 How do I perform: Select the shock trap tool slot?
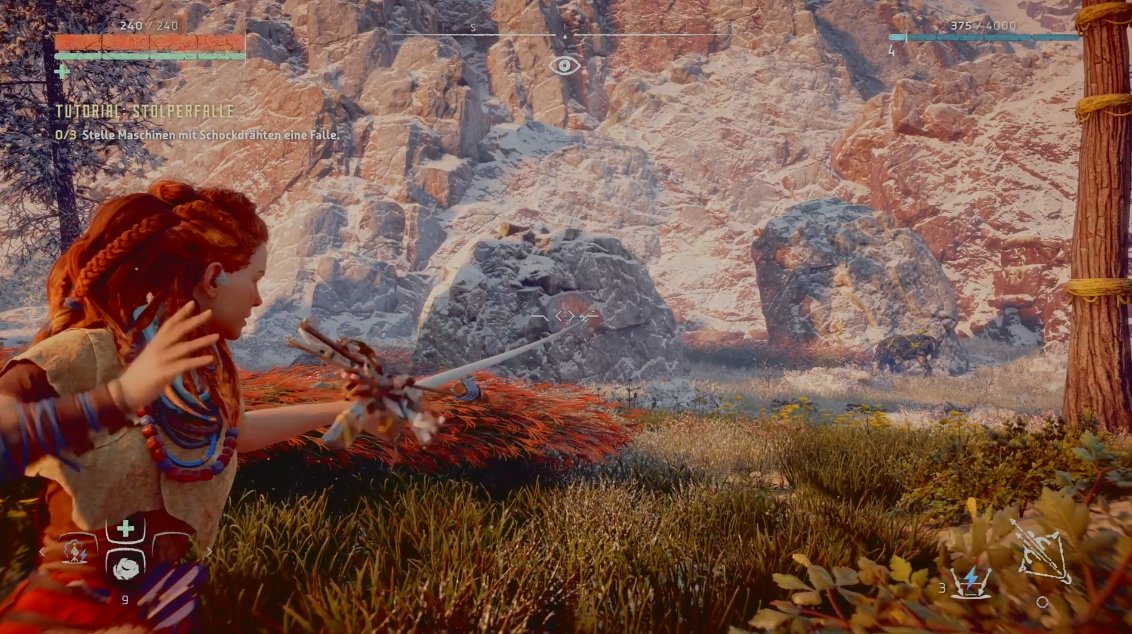[76, 548]
